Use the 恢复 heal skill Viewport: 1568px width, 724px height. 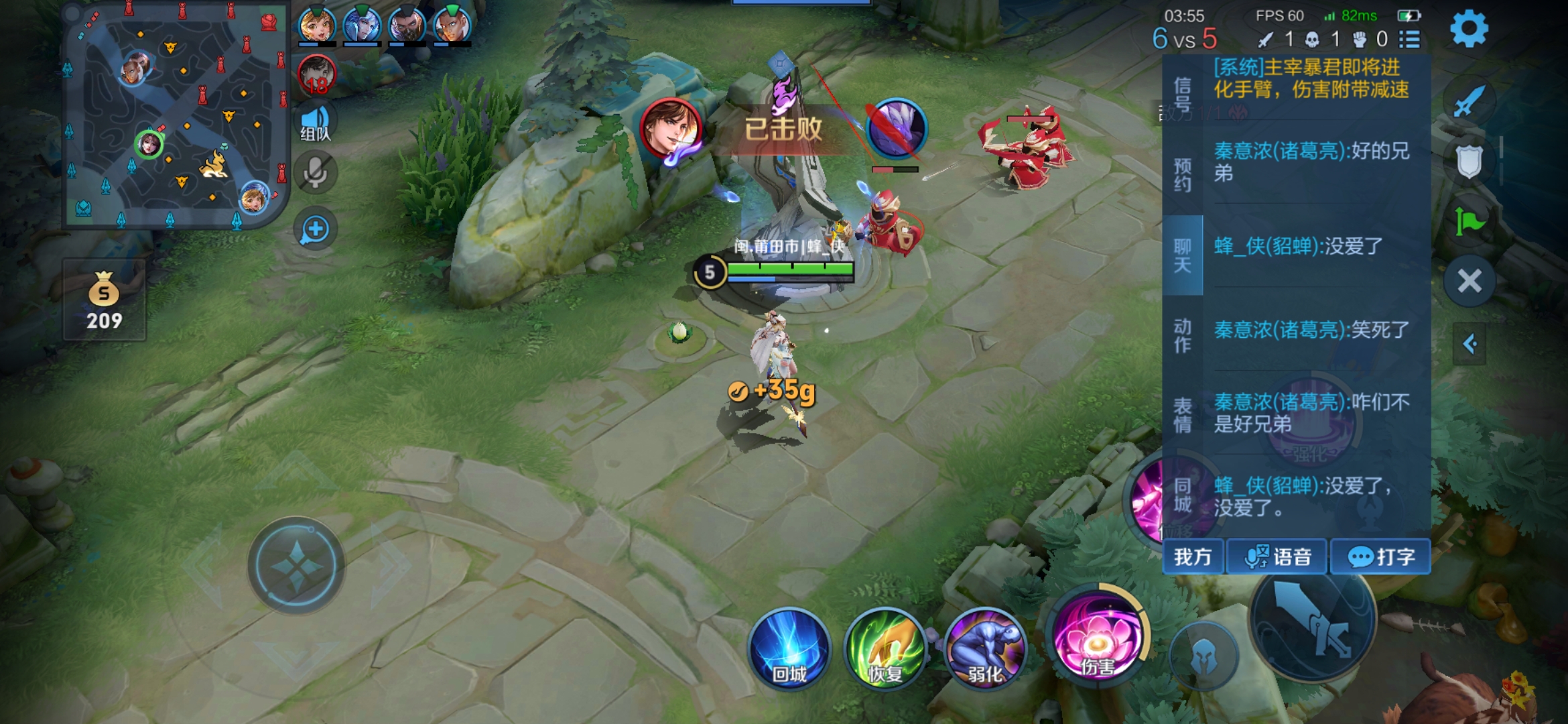pyautogui.click(x=886, y=648)
